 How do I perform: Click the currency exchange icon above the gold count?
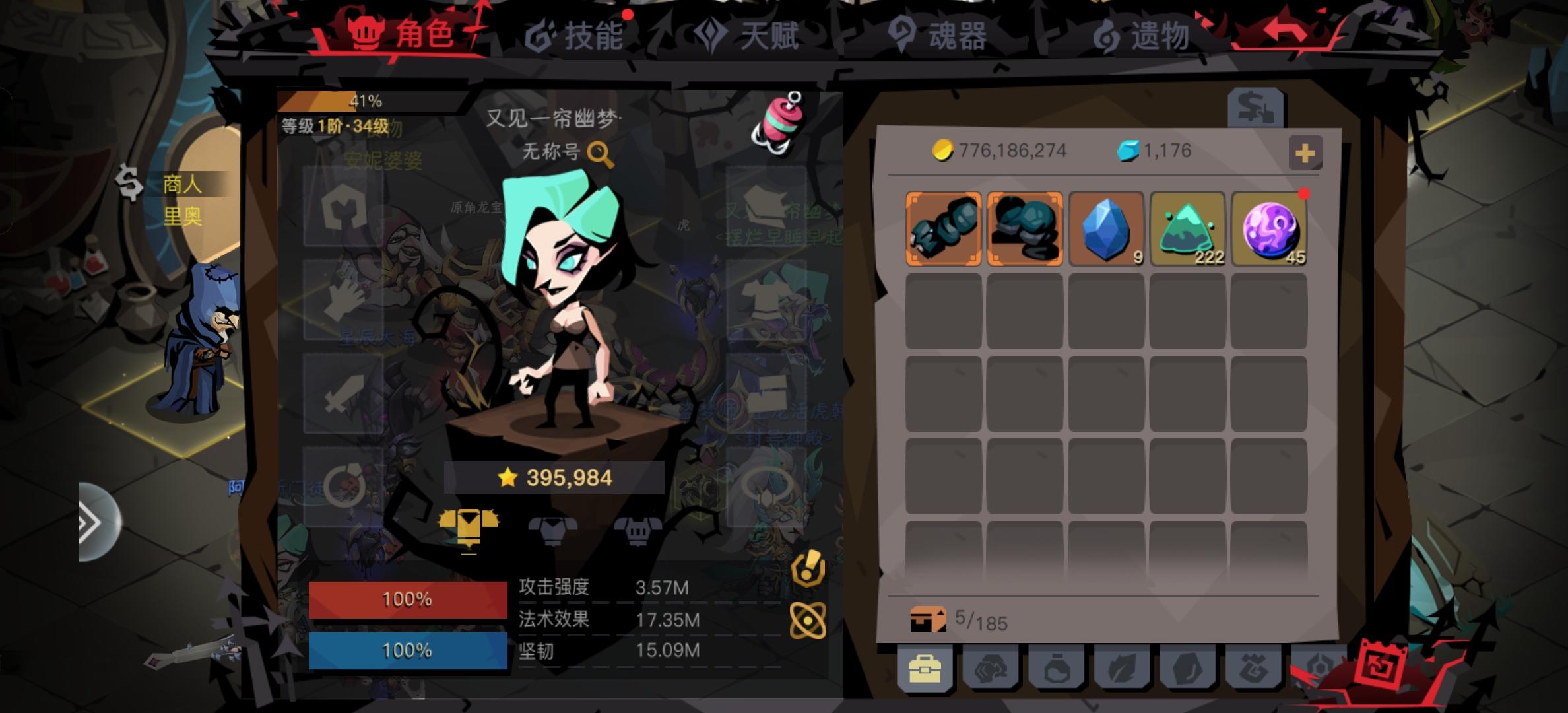click(1257, 108)
